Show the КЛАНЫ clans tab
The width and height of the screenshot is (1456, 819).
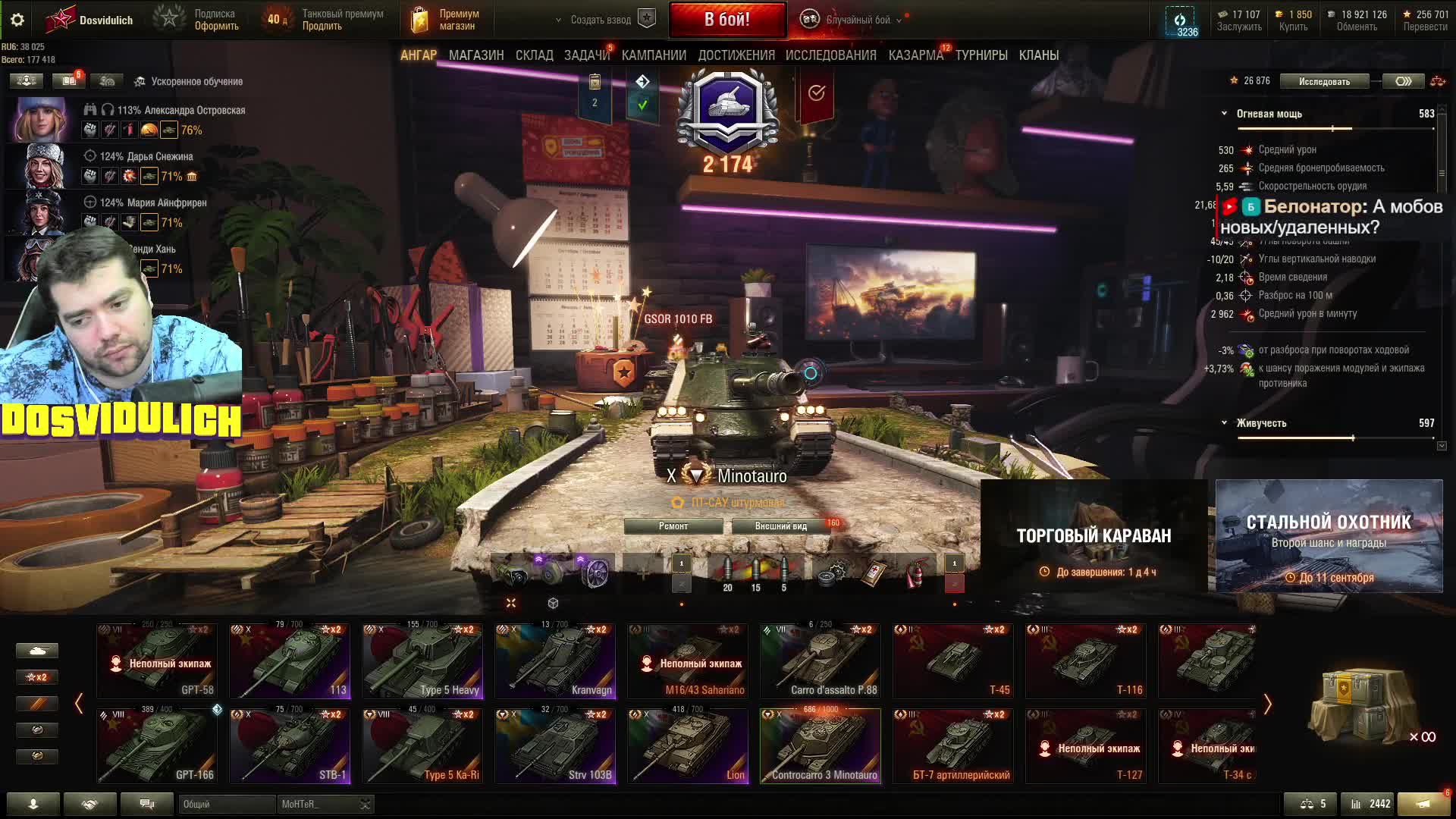[x=1038, y=55]
